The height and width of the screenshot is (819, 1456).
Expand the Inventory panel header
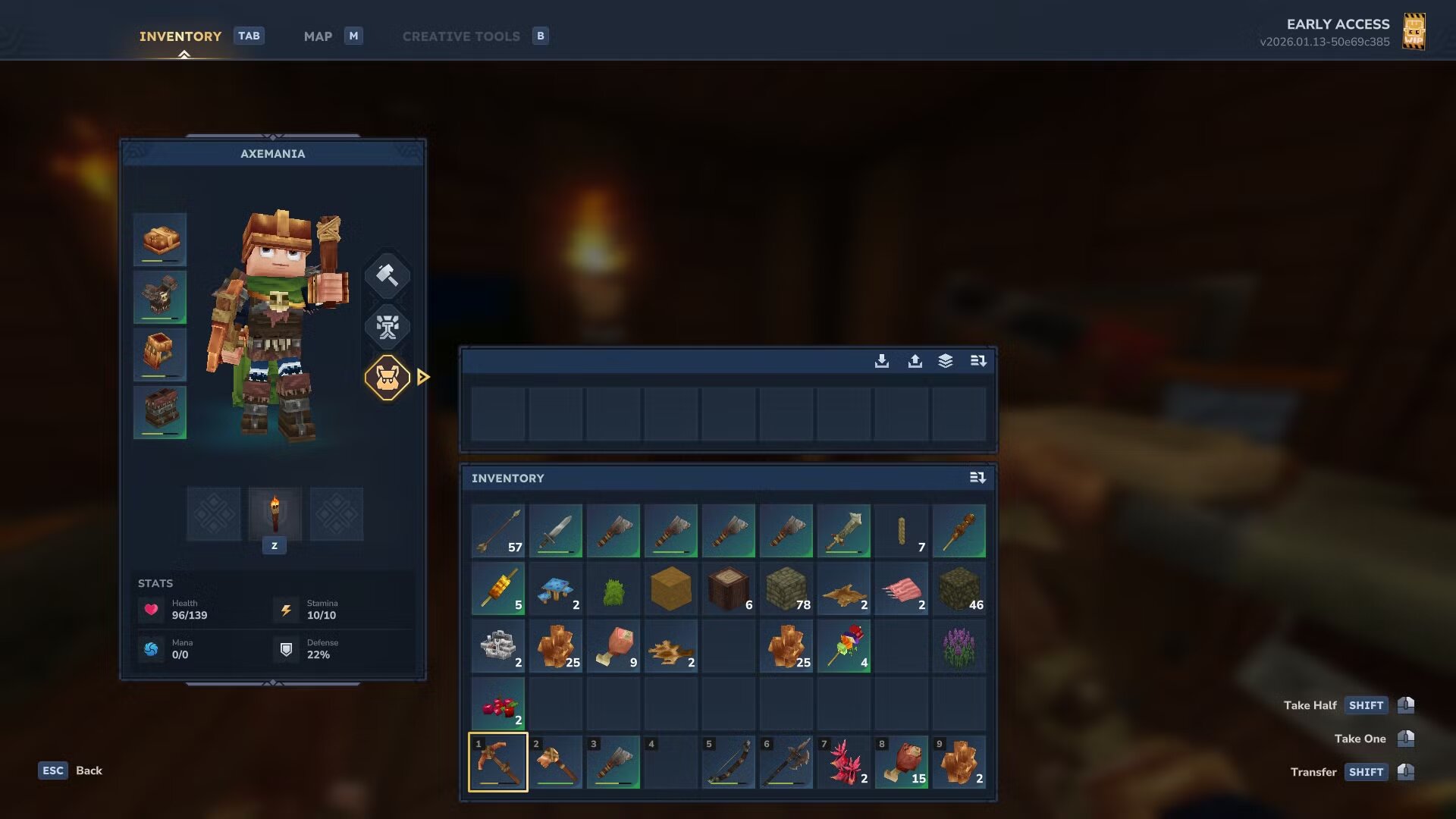[508, 478]
